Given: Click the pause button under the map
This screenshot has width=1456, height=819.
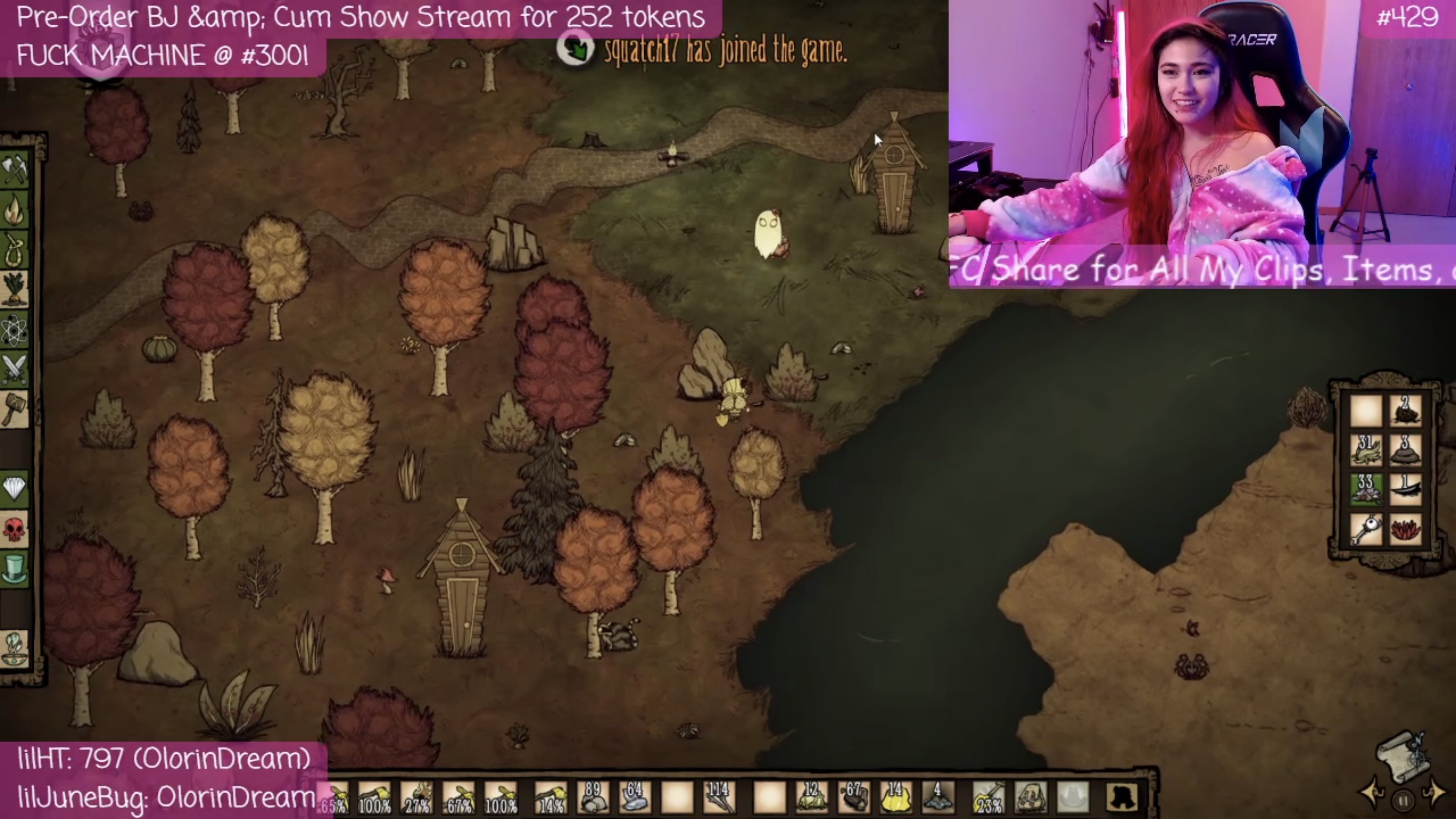Looking at the screenshot, I should coord(1403,800).
